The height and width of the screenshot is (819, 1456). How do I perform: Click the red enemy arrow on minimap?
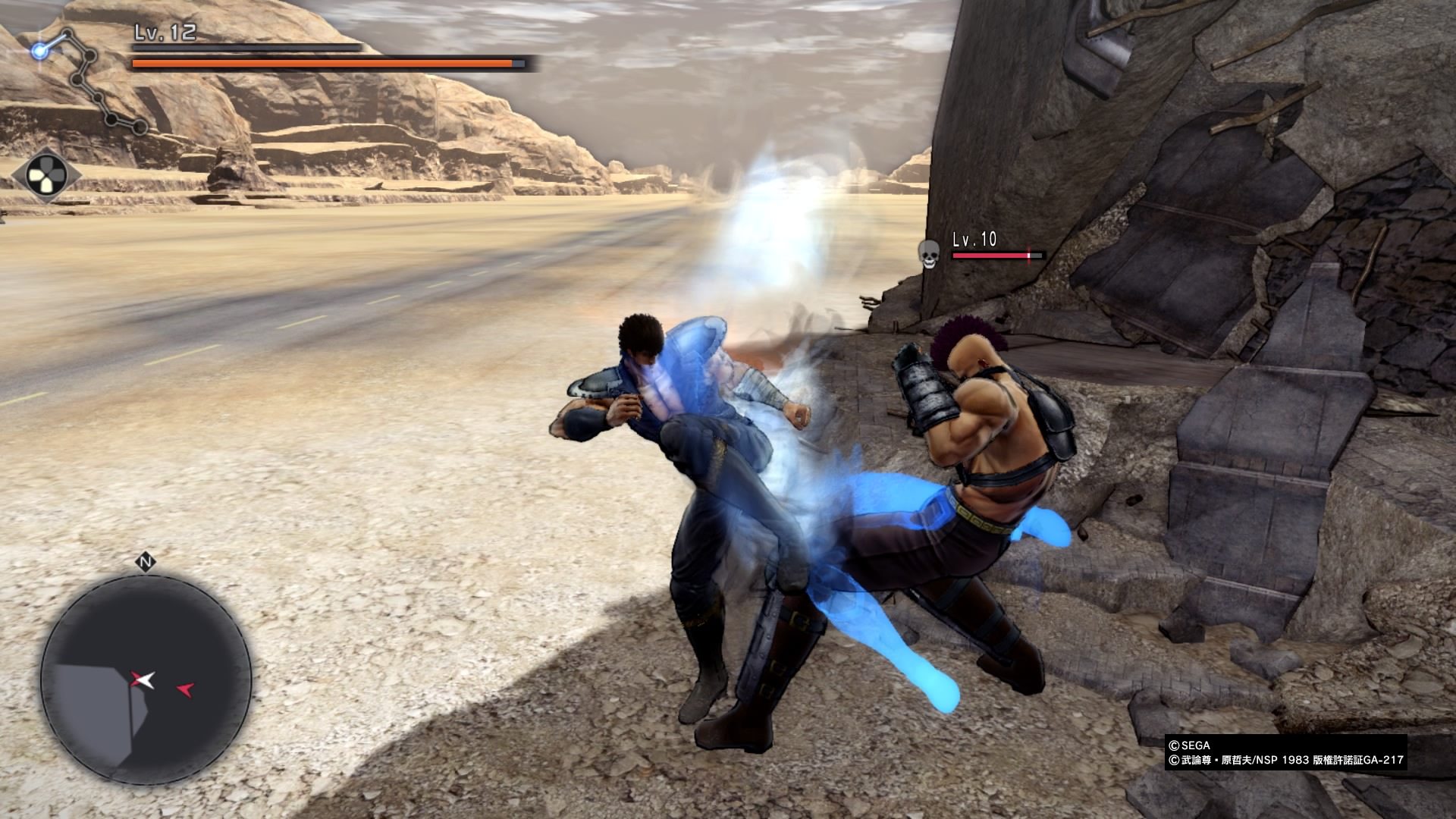coord(186,689)
